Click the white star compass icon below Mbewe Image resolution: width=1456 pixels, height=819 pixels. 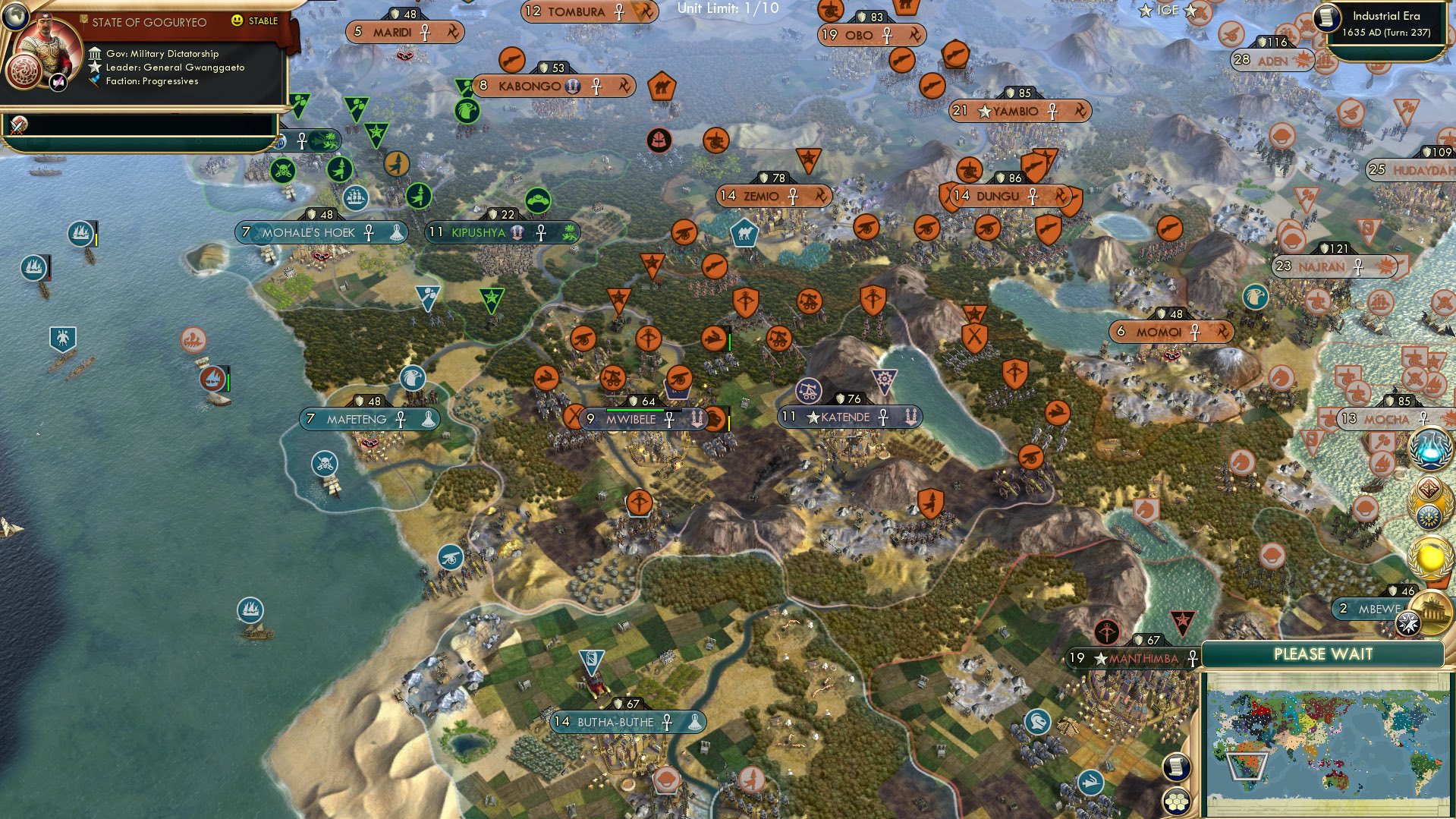click(1407, 622)
